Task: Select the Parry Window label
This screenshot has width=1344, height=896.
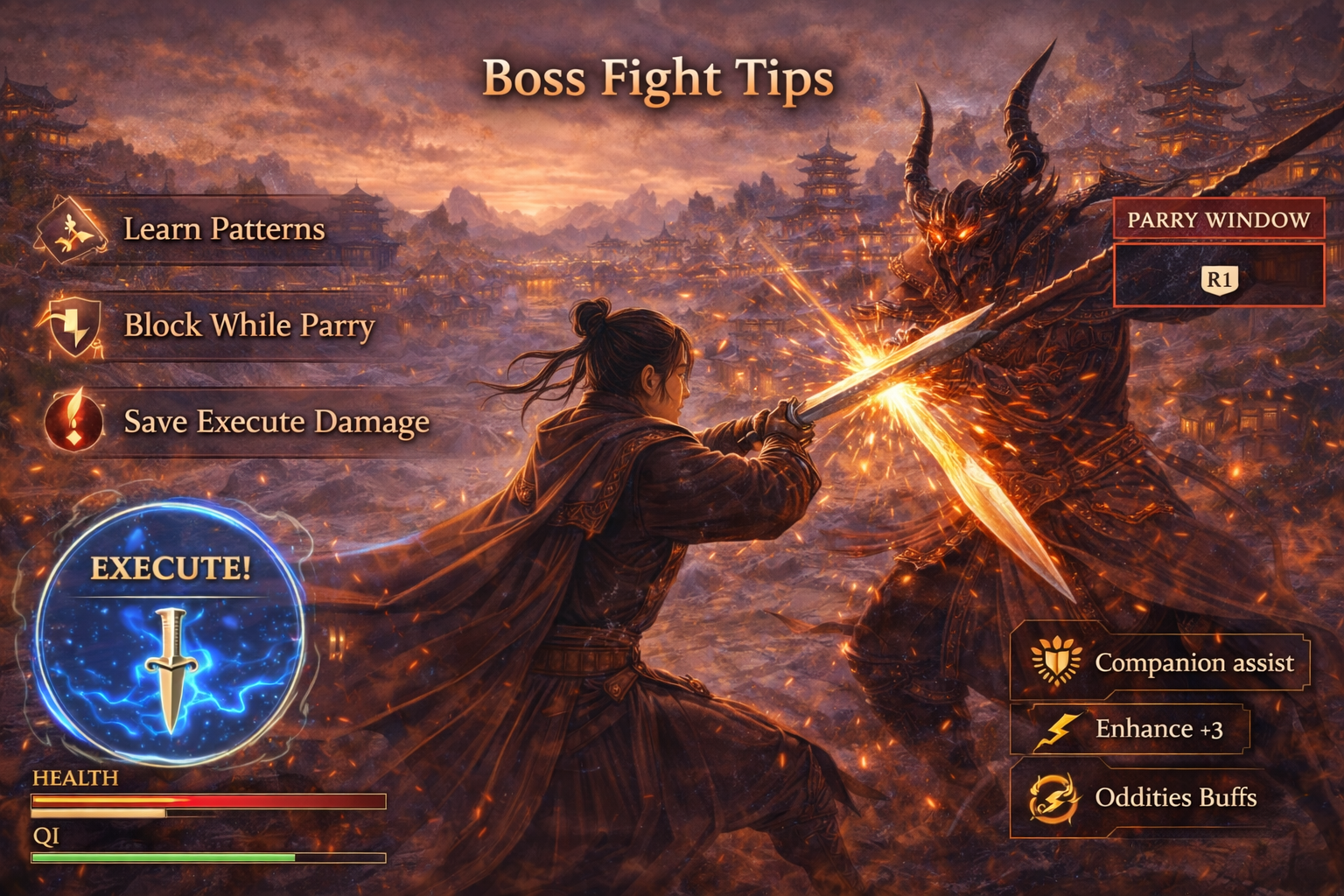Action: pos(1219,221)
